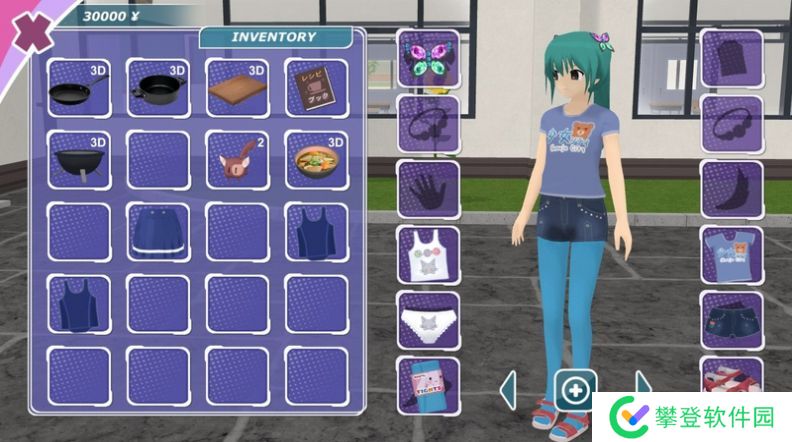The image size is (792, 442).
Task: Open the butterfly hair accessory equipment slot
Action: tap(428, 58)
